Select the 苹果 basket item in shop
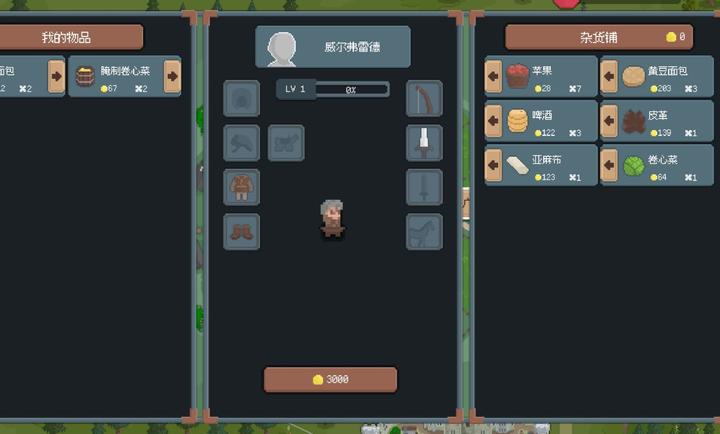 click(517, 76)
